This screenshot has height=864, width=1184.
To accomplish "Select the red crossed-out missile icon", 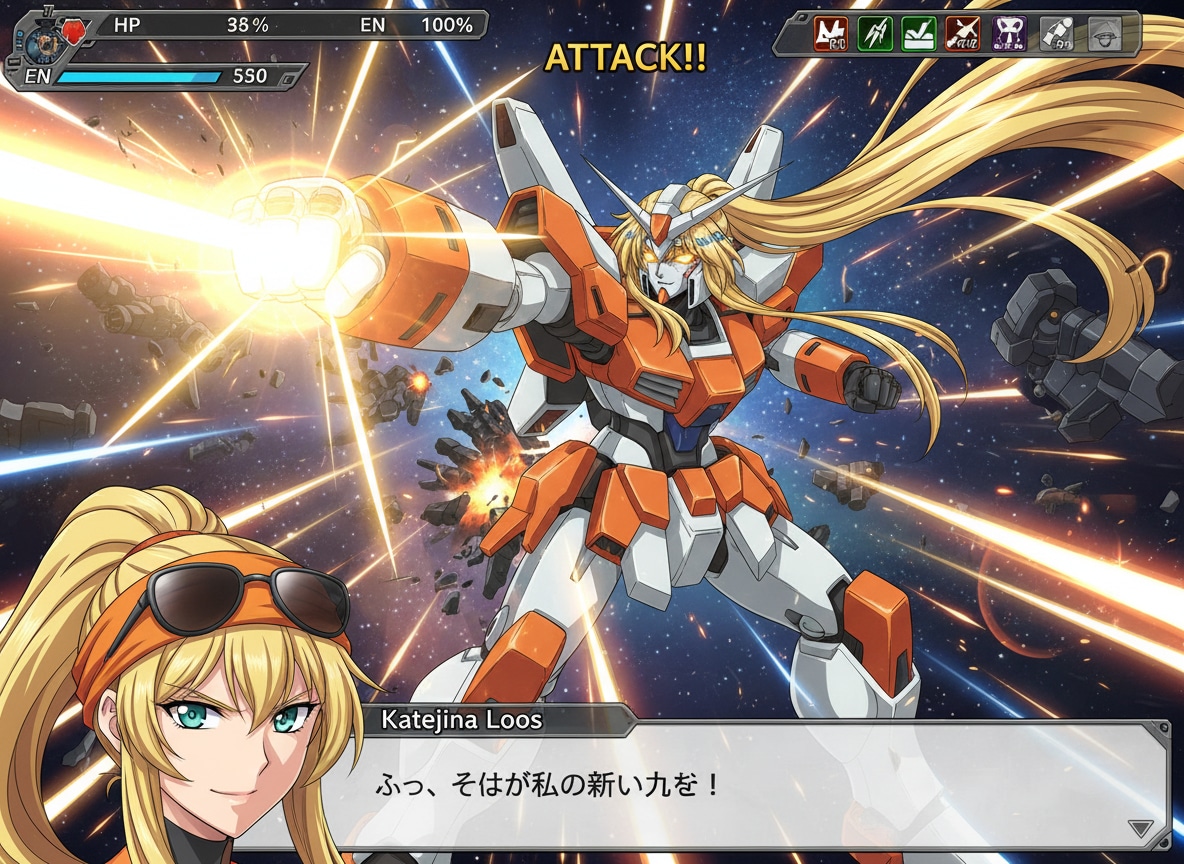I will click(x=963, y=33).
